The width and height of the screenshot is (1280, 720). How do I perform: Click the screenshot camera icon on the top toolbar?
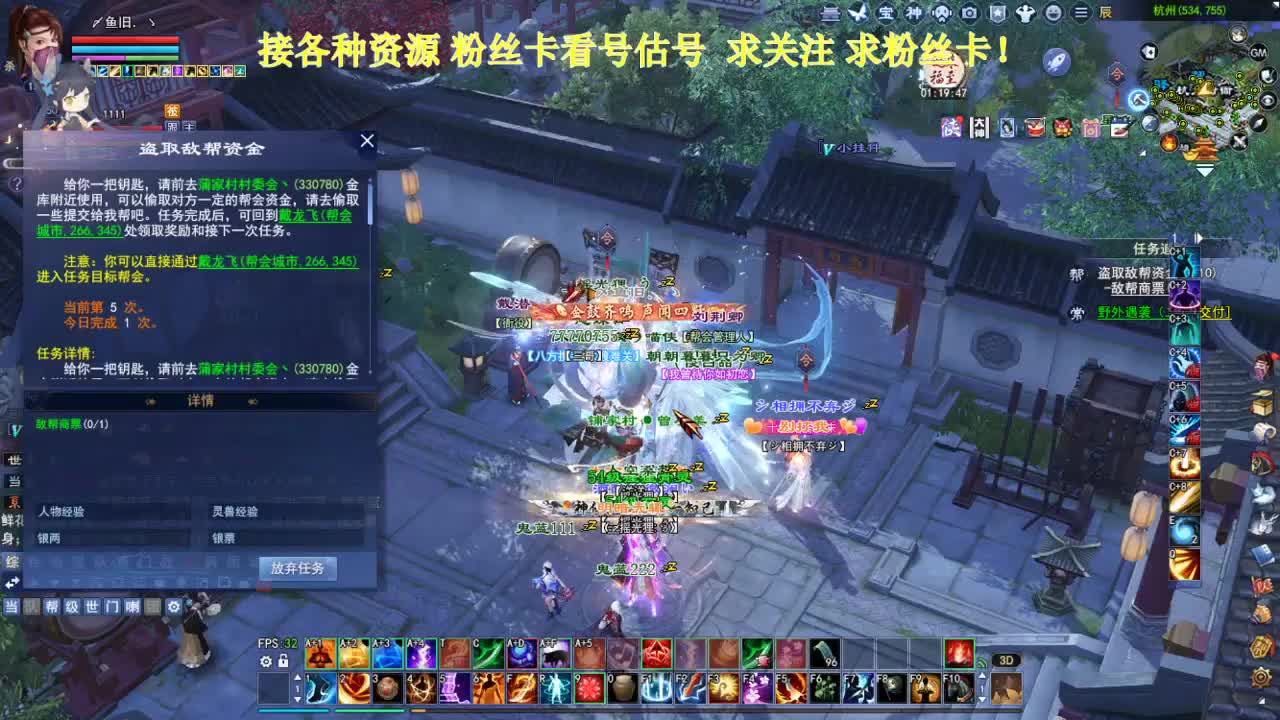[x=969, y=14]
